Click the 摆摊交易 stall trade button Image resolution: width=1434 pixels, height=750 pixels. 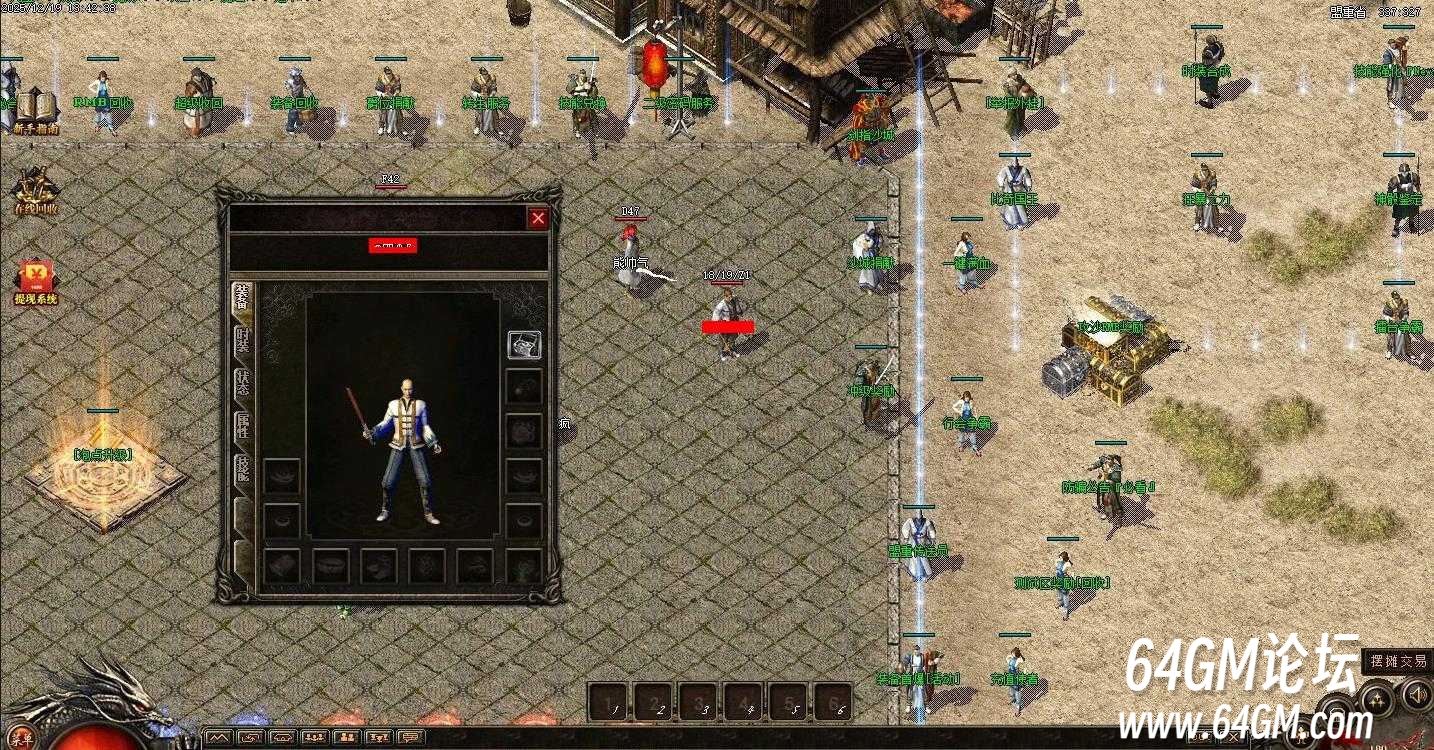[1397, 661]
